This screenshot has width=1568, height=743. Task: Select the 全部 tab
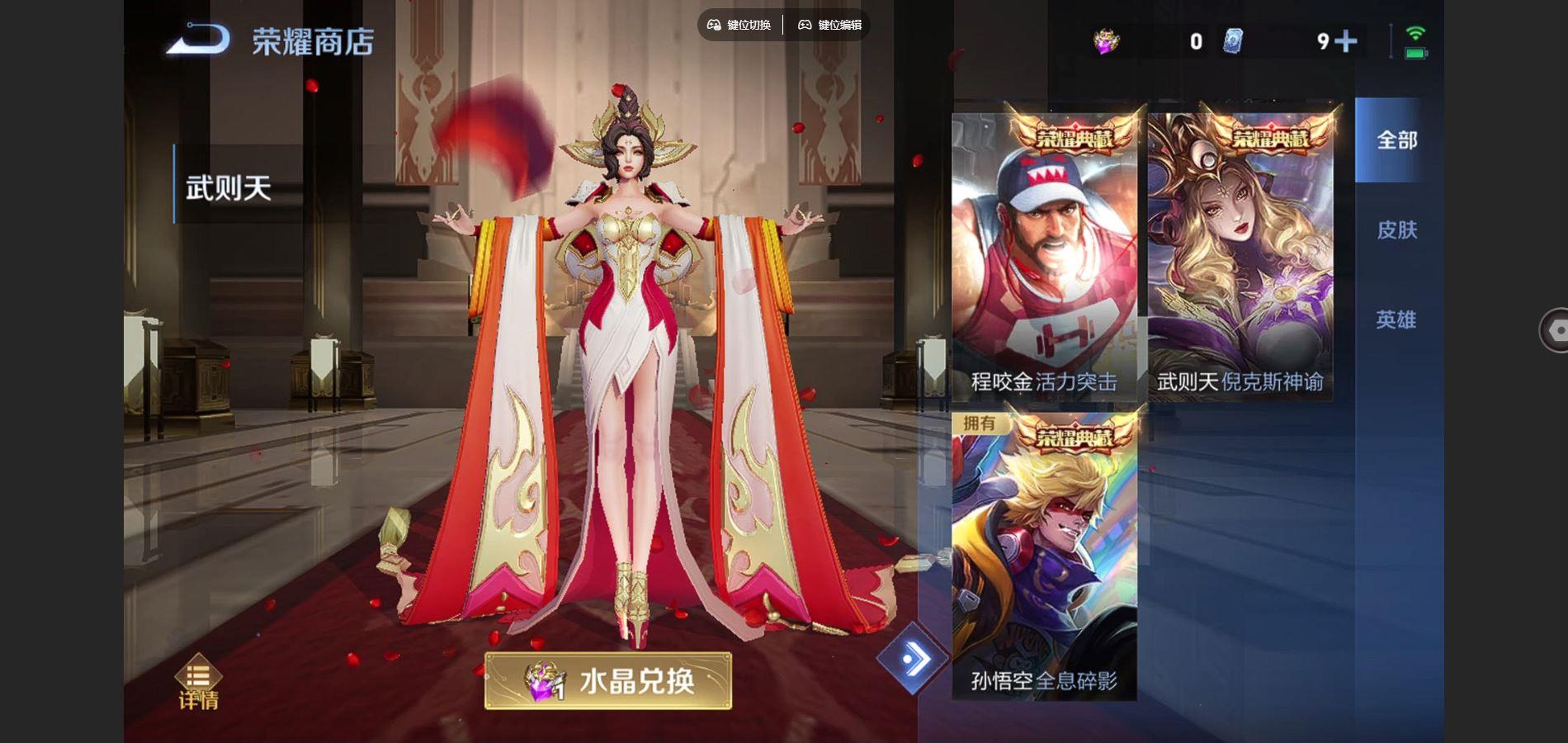(1397, 140)
